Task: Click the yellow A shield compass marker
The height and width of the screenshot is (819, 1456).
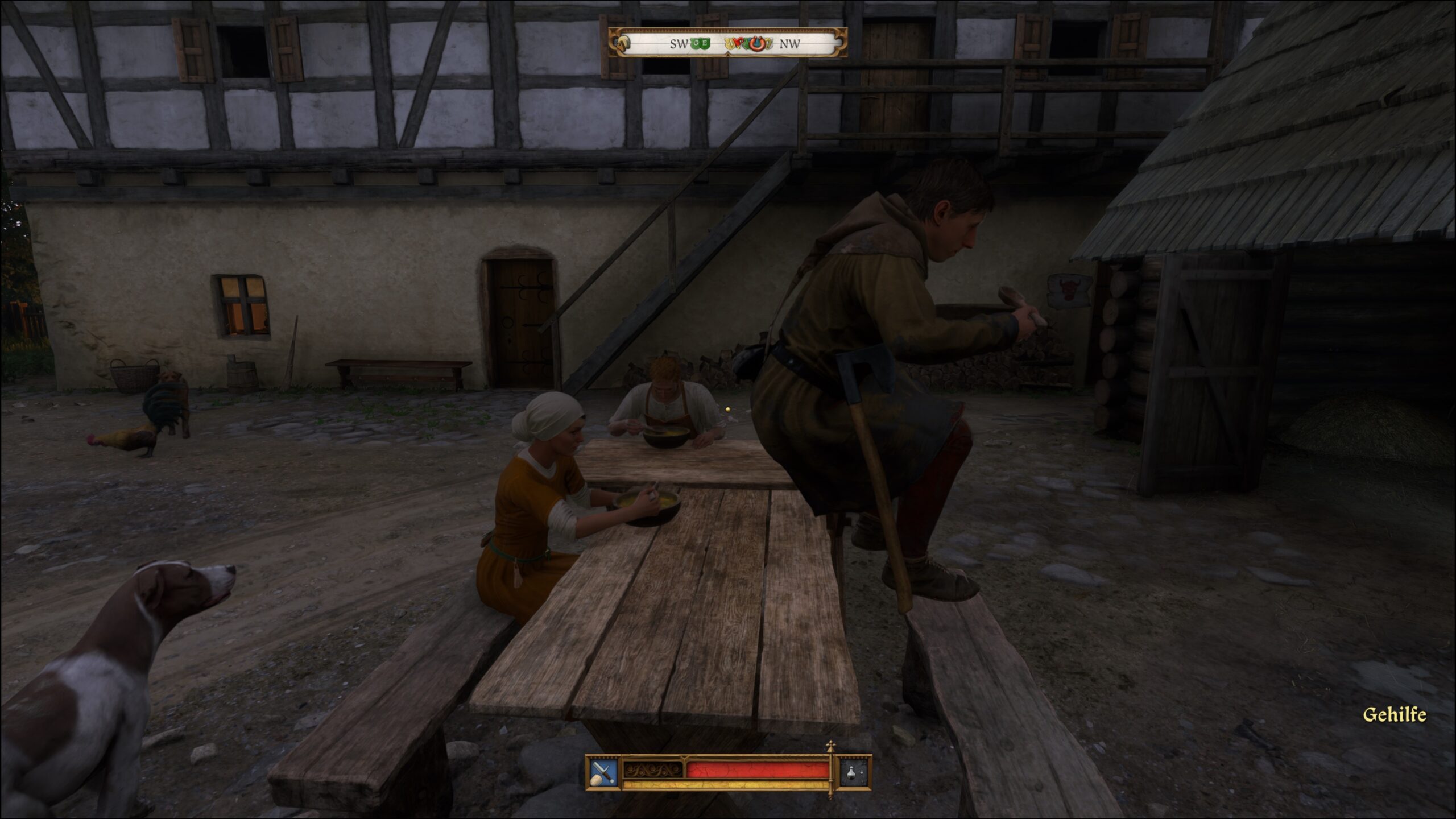Action: (730, 43)
